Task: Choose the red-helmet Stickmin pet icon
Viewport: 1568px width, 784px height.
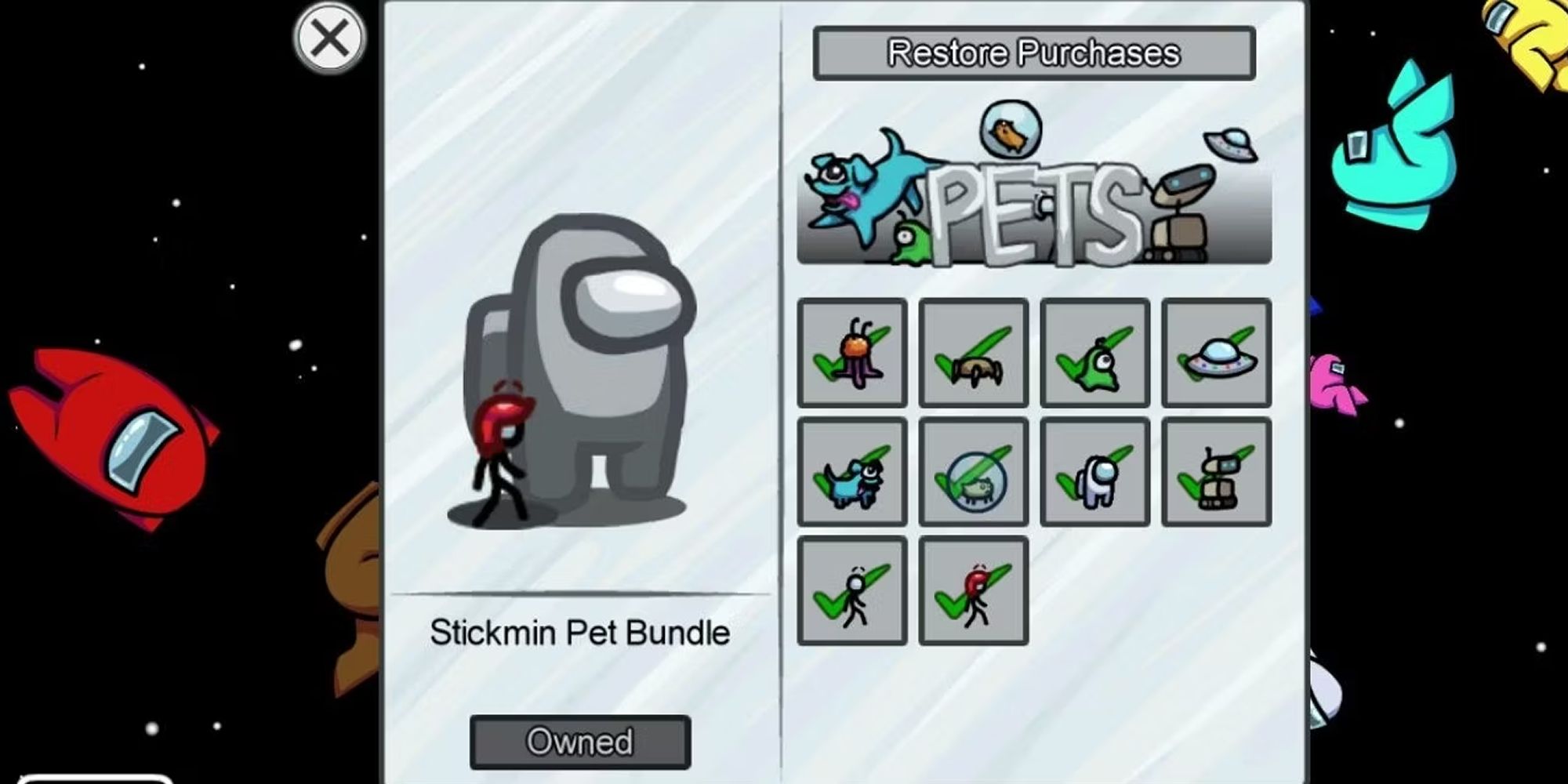Action: (x=974, y=592)
